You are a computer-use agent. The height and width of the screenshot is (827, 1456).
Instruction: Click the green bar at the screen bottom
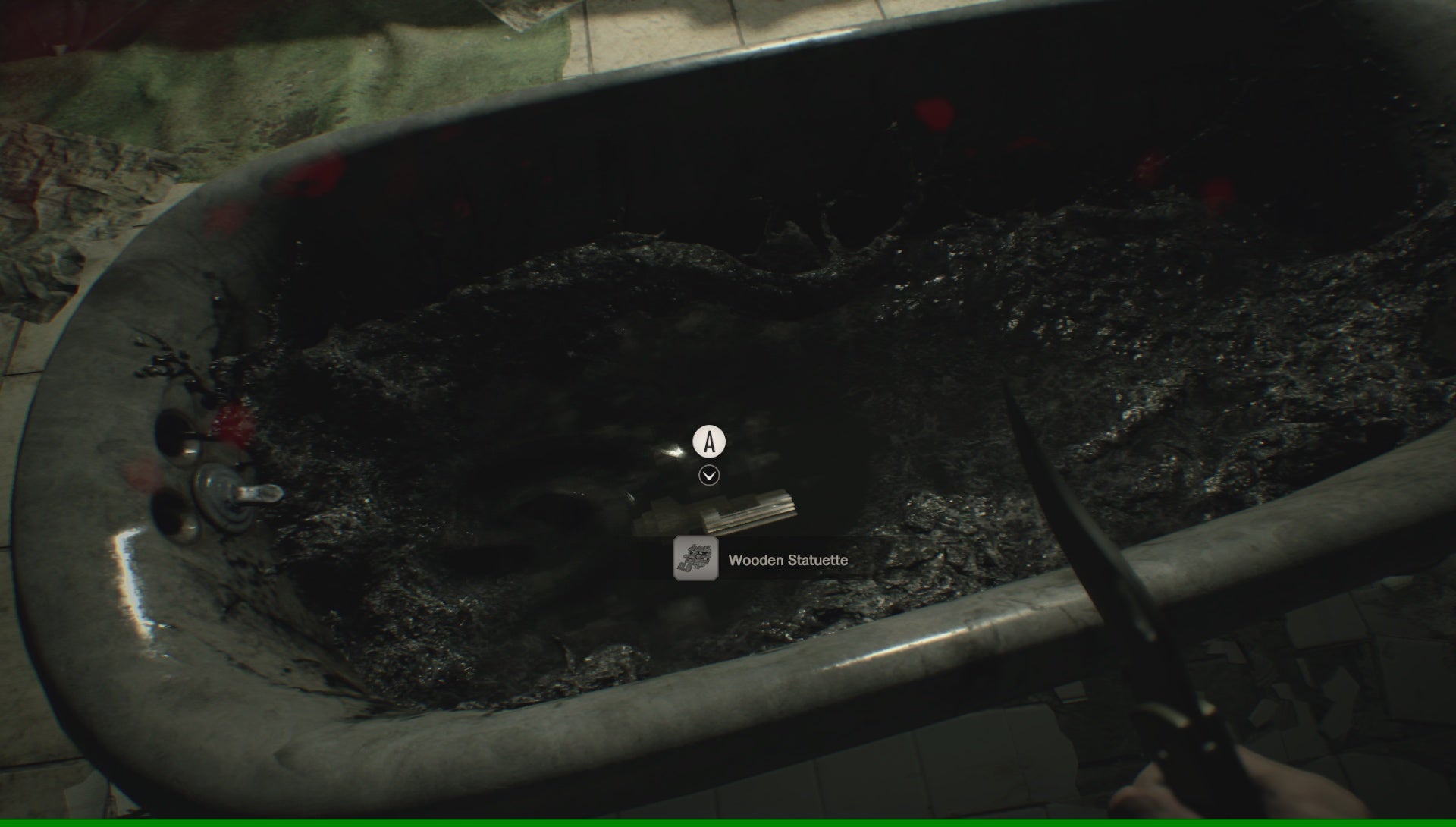tap(728, 823)
